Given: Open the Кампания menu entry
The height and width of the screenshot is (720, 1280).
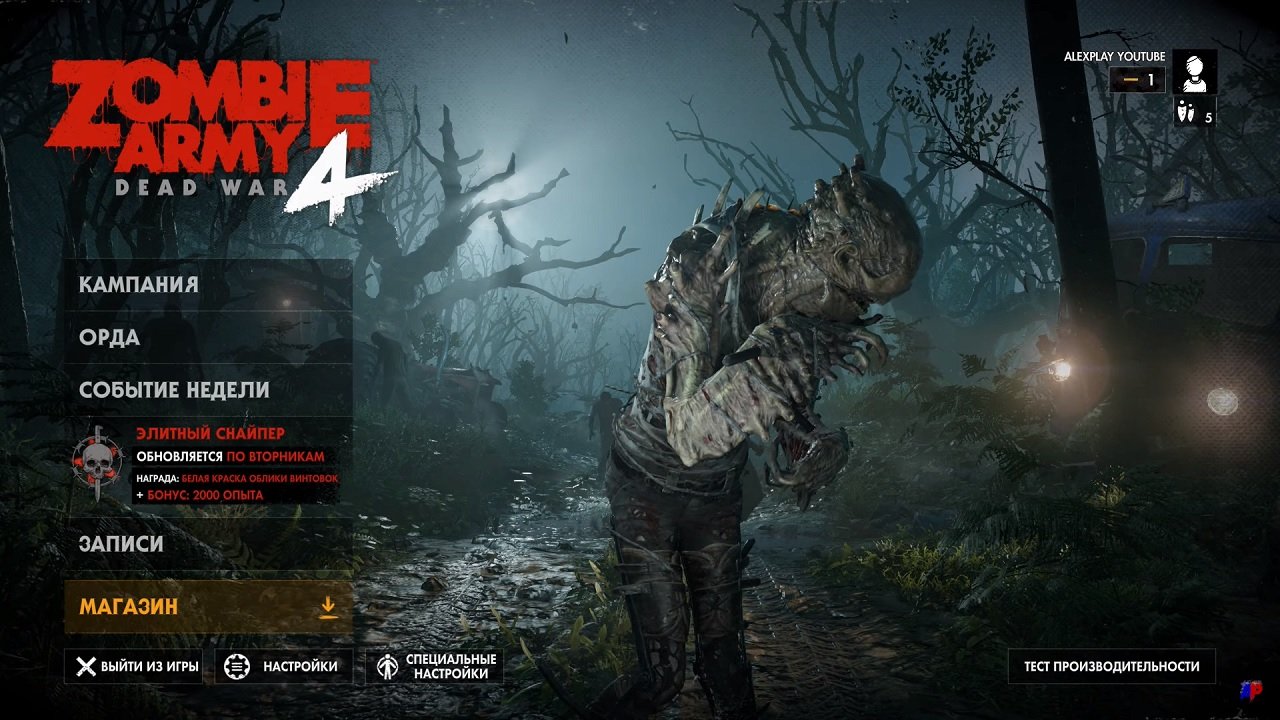Looking at the screenshot, I should [x=135, y=284].
